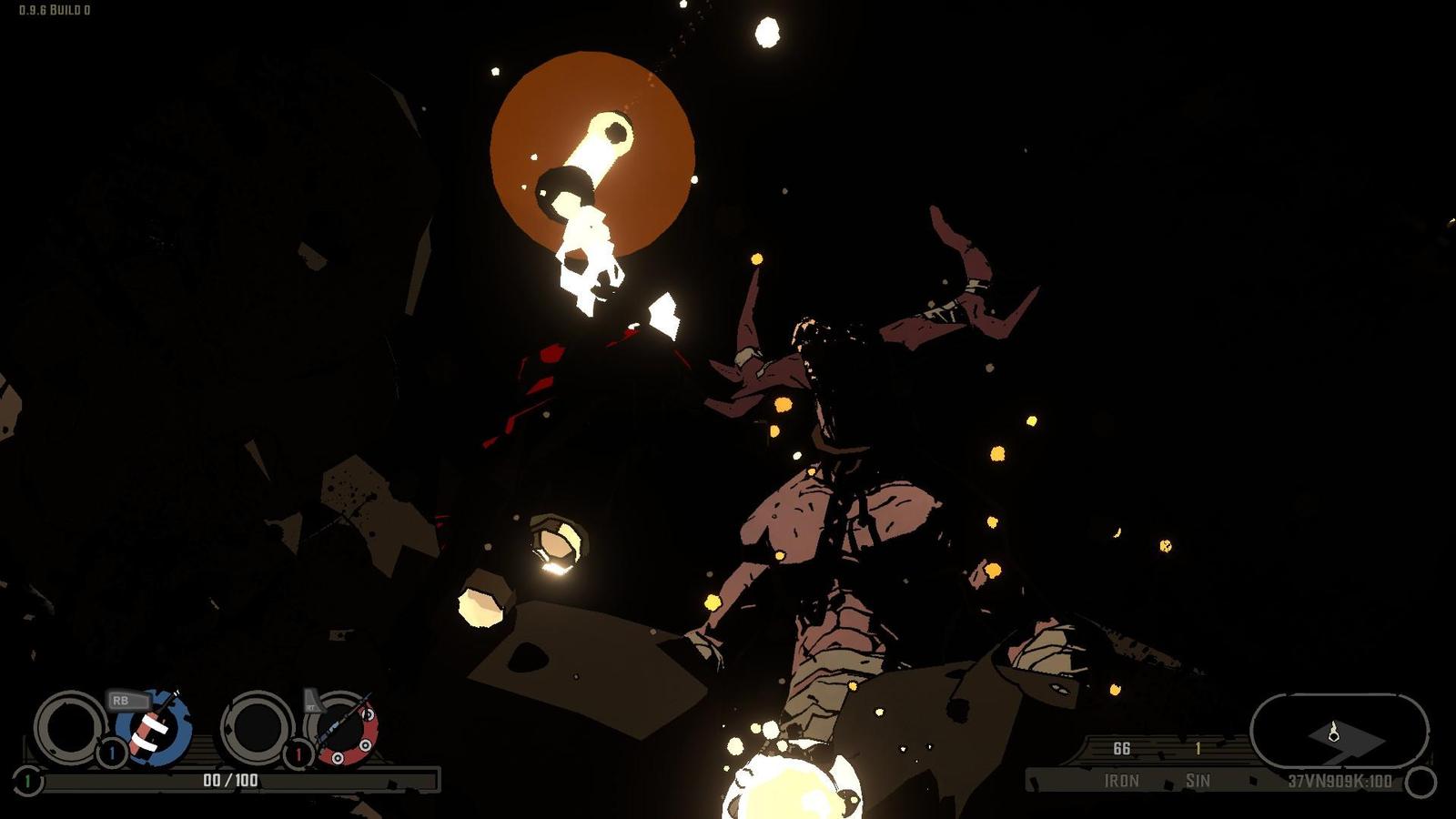Select the dynamite stick item slot
Image resolution: width=1456 pixels, height=819 pixels.
click(x=154, y=727)
